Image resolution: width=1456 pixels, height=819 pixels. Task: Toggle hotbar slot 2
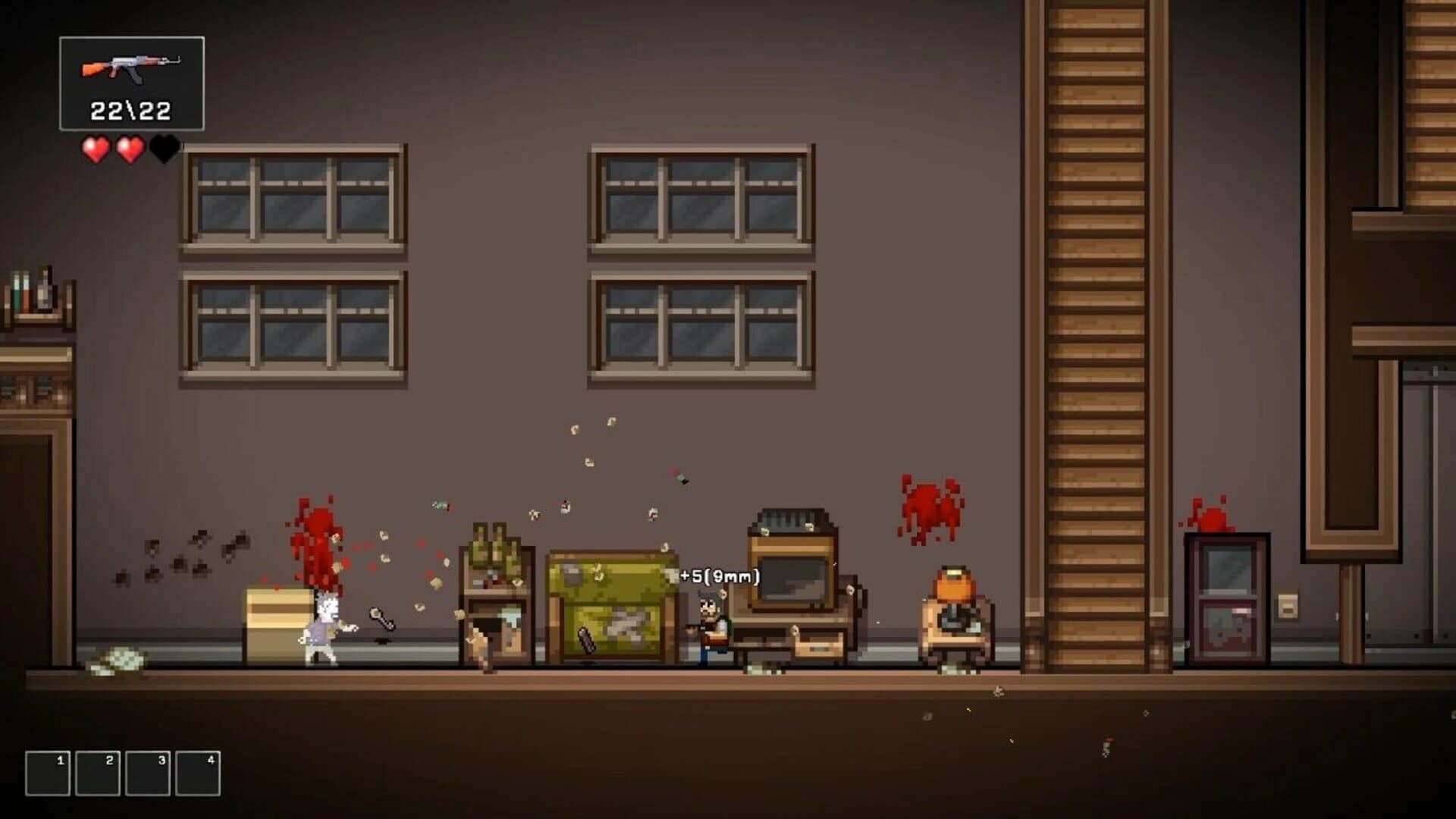pos(97,773)
